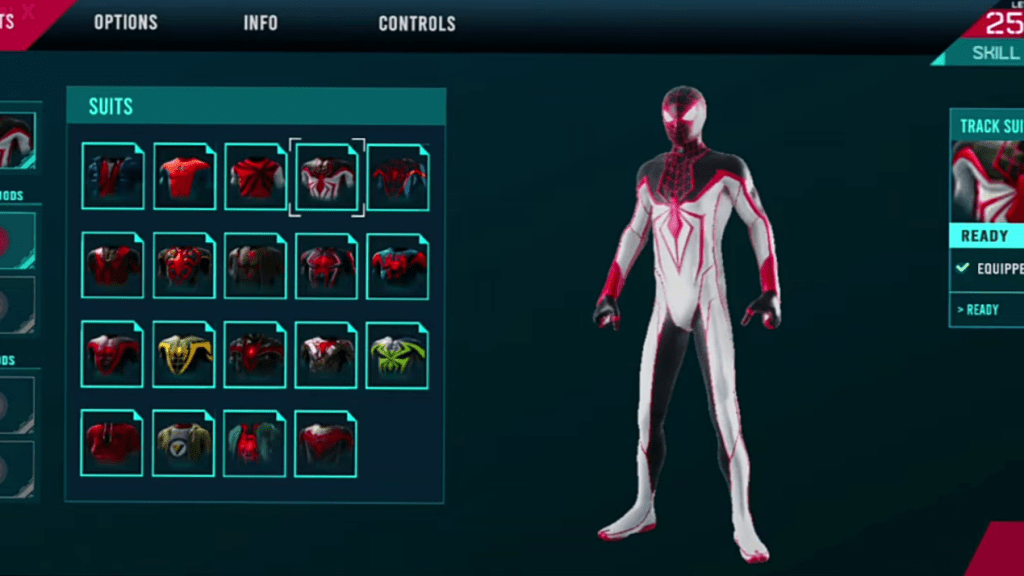The width and height of the screenshot is (1024, 576).
Task: Choose the blue and red 2099-style suit
Action: (x=397, y=266)
